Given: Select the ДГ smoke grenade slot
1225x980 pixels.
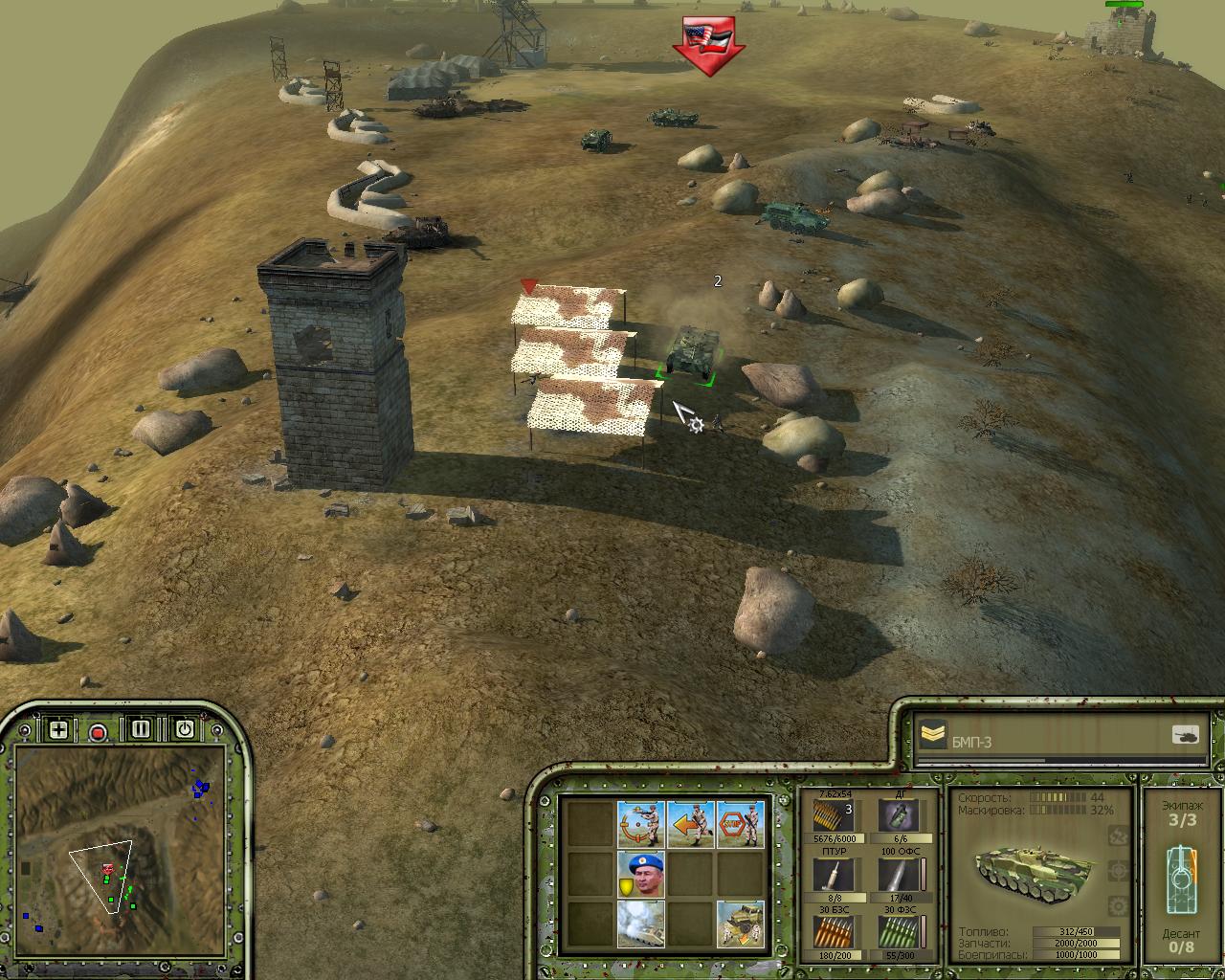Looking at the screenshot, I should click(x=897, y=816).
